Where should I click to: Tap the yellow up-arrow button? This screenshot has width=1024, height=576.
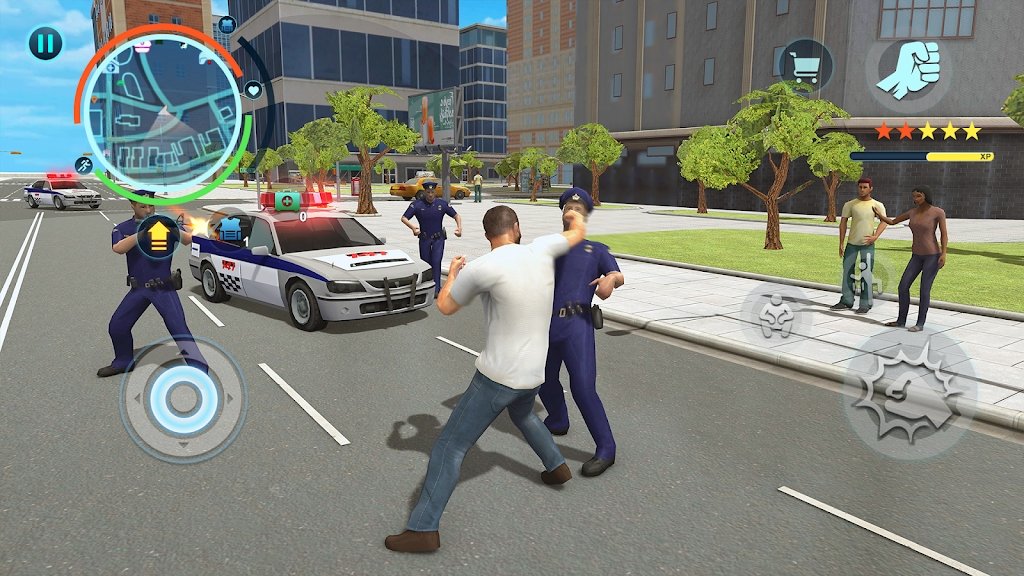click(x=158, y=236)
